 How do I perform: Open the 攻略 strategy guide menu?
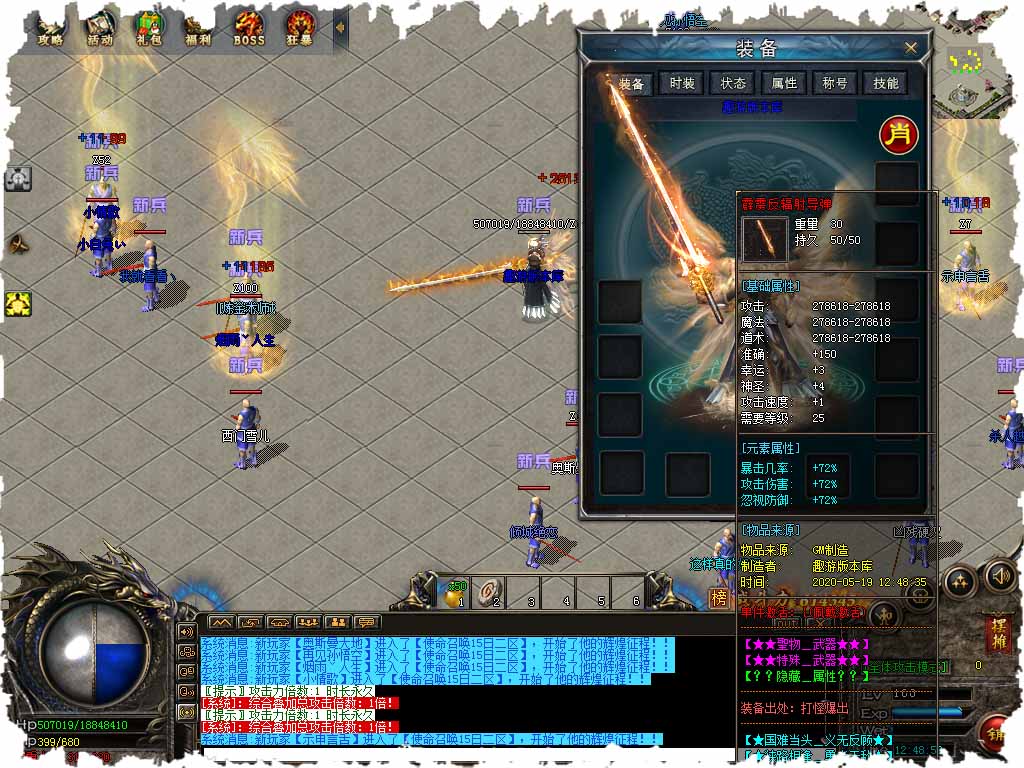point(50,28)
